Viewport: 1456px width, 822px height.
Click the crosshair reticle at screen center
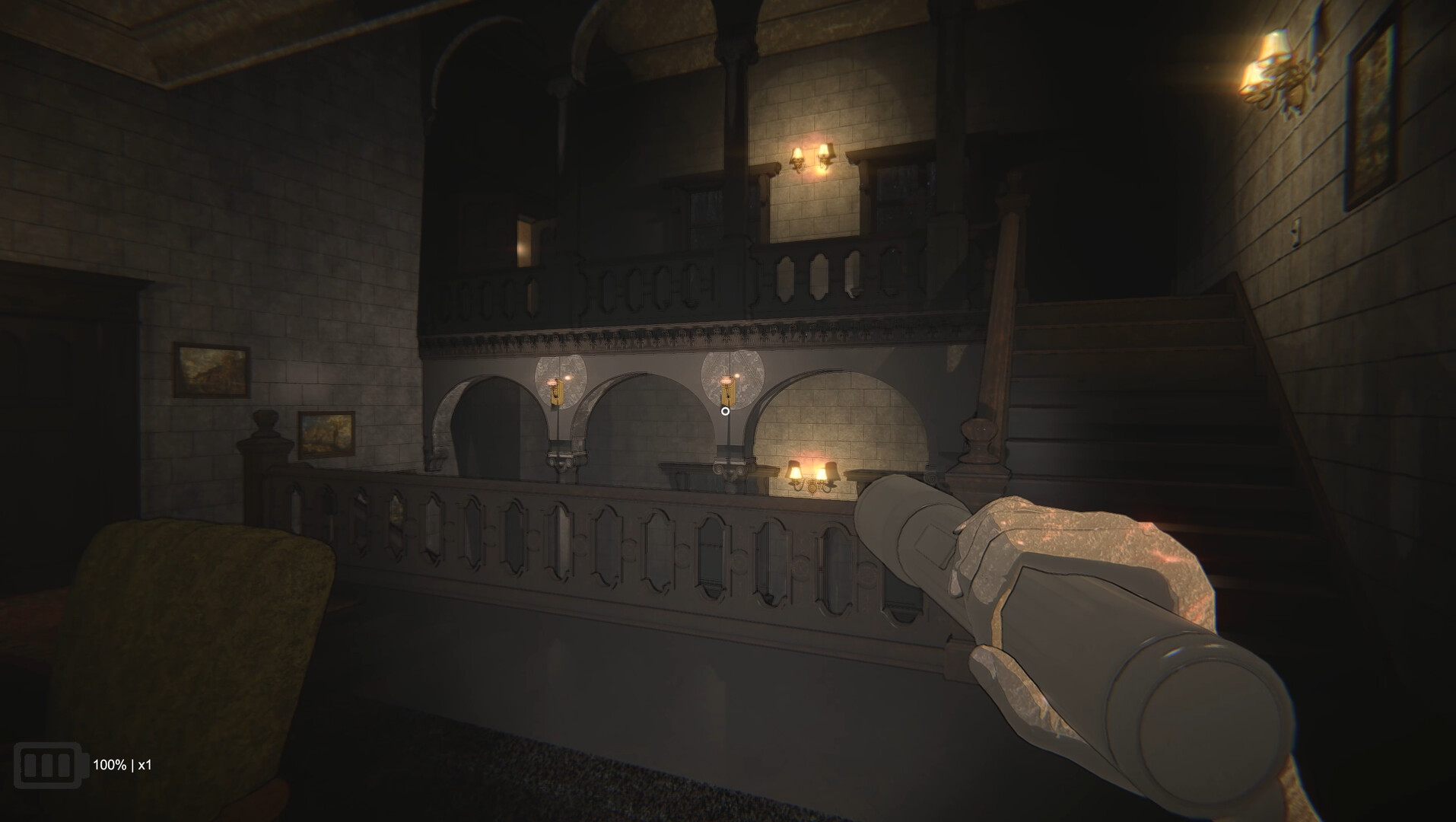pos(725,410)
